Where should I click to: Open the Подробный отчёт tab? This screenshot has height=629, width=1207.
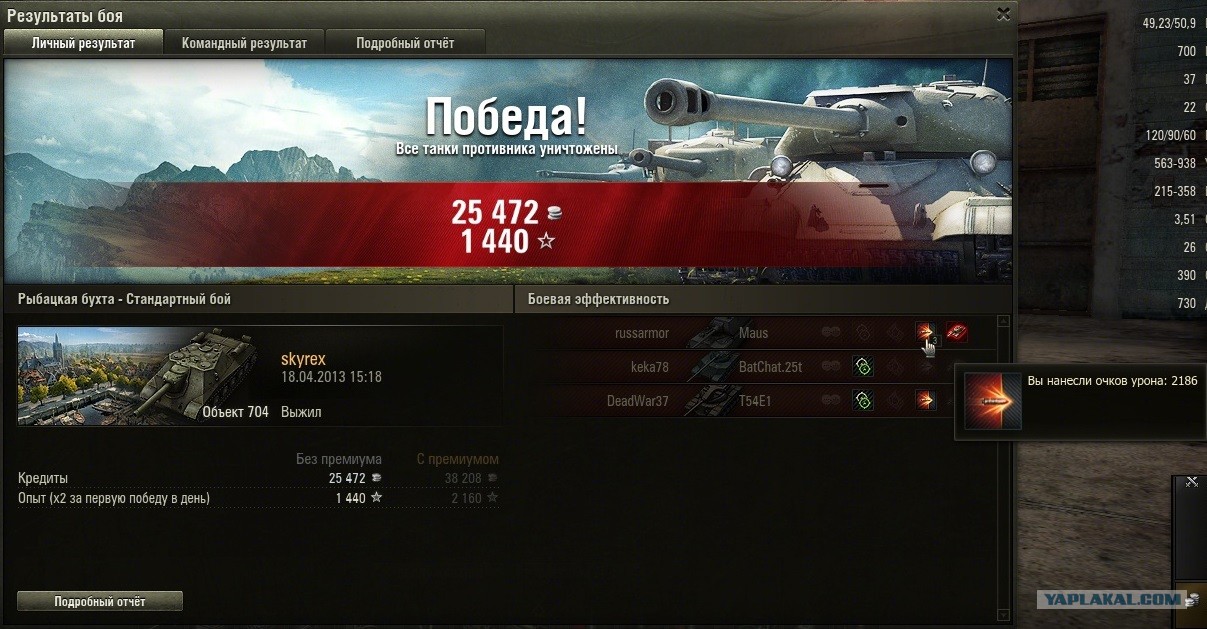[x=405, y=43]
